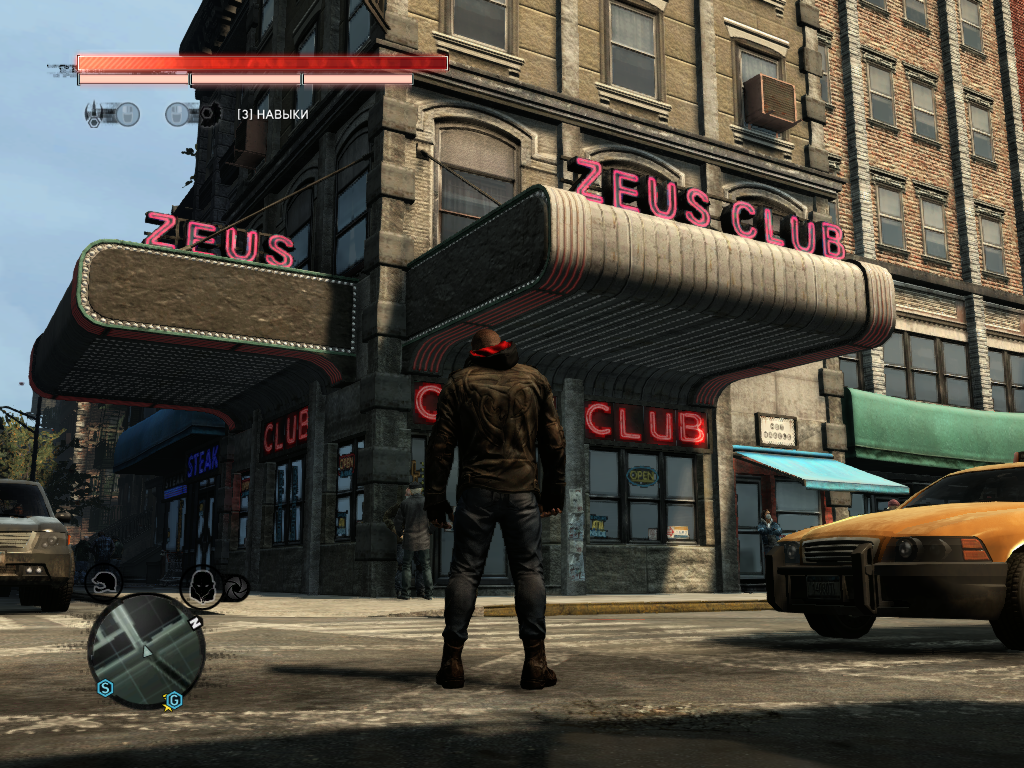Click the circular minimap
Screen dimensions: 1024x768
[146, 650]
